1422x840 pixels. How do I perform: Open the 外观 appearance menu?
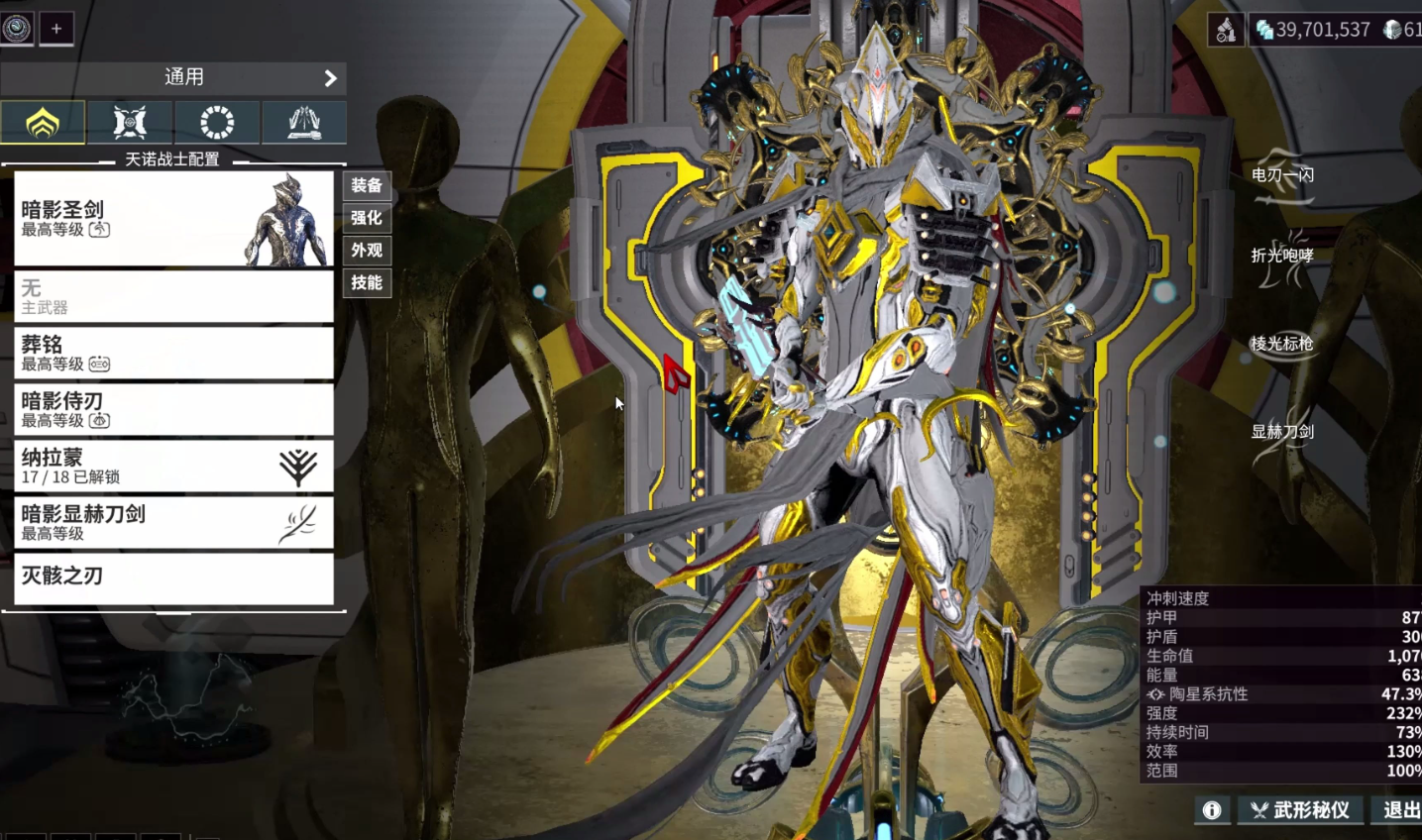click(367, 251)
